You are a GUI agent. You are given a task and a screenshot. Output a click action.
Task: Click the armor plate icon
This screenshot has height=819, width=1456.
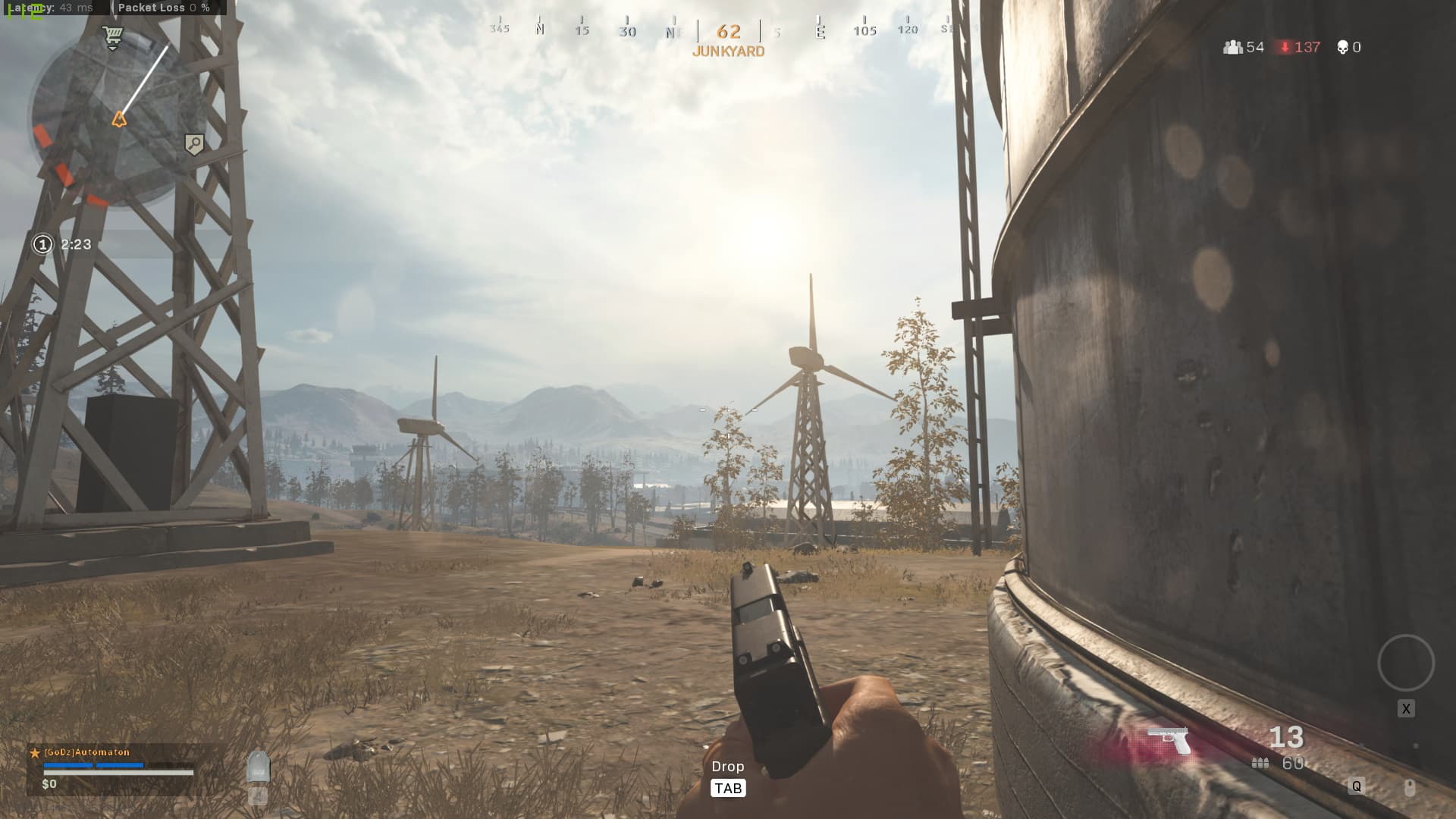259,767
